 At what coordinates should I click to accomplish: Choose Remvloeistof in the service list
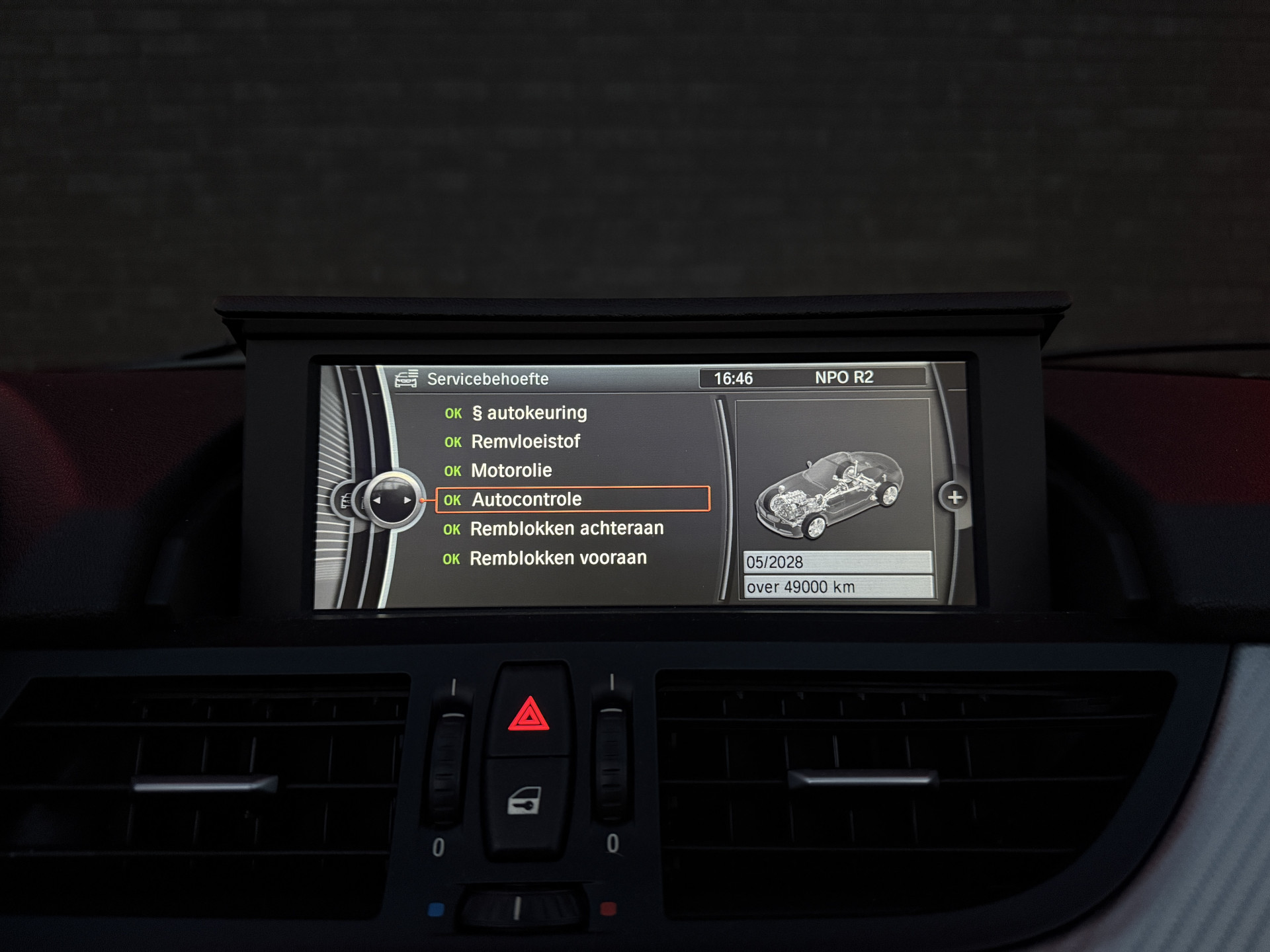(525, 442)
